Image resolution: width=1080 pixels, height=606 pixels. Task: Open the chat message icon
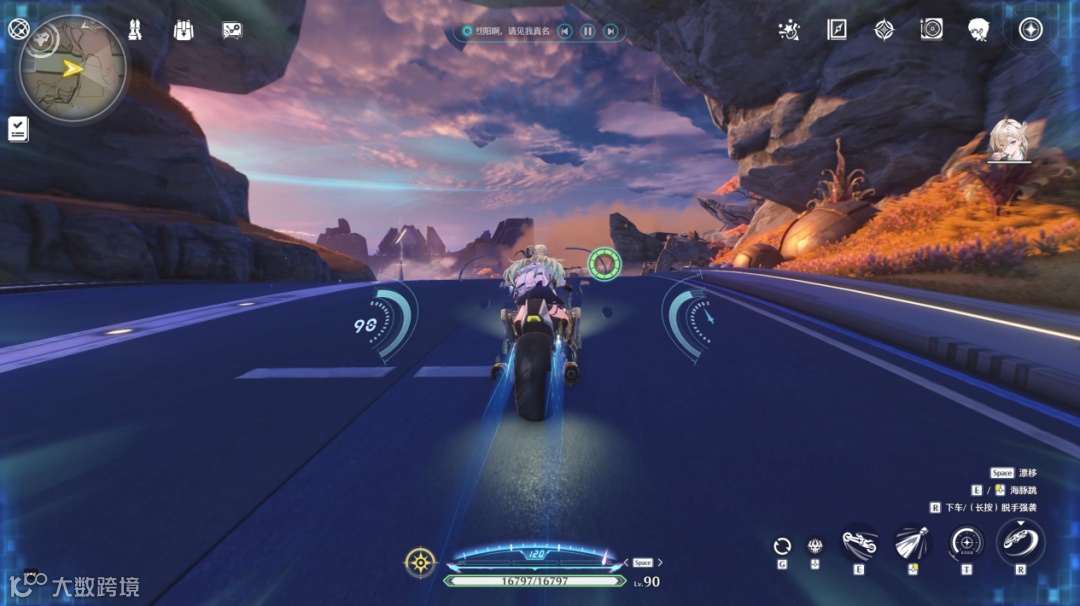232,30
